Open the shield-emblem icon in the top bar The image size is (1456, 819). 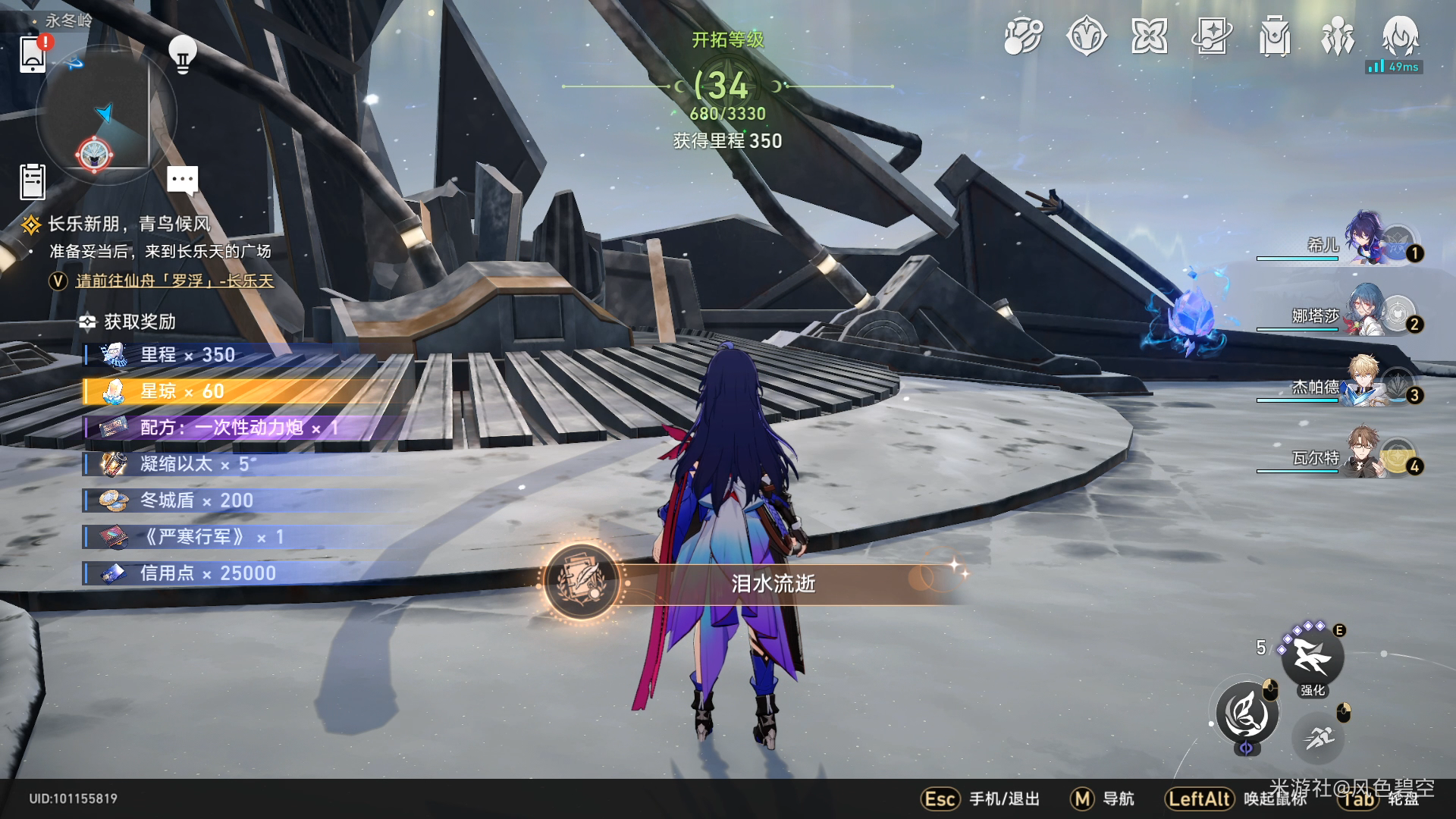[1086, 36]
